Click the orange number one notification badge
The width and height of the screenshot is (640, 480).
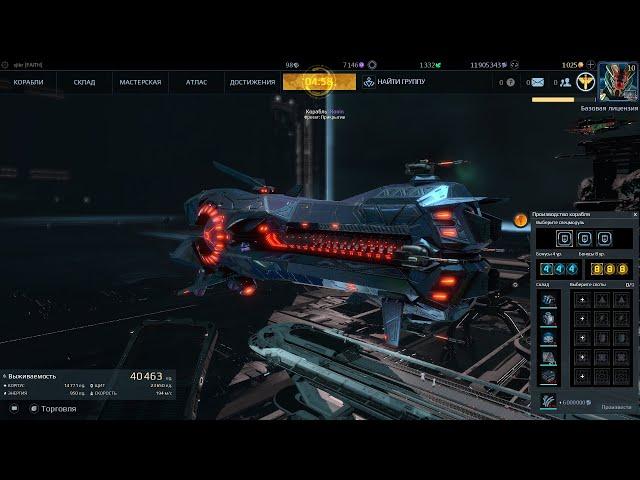pyautogui.click(x=520, y=219)
